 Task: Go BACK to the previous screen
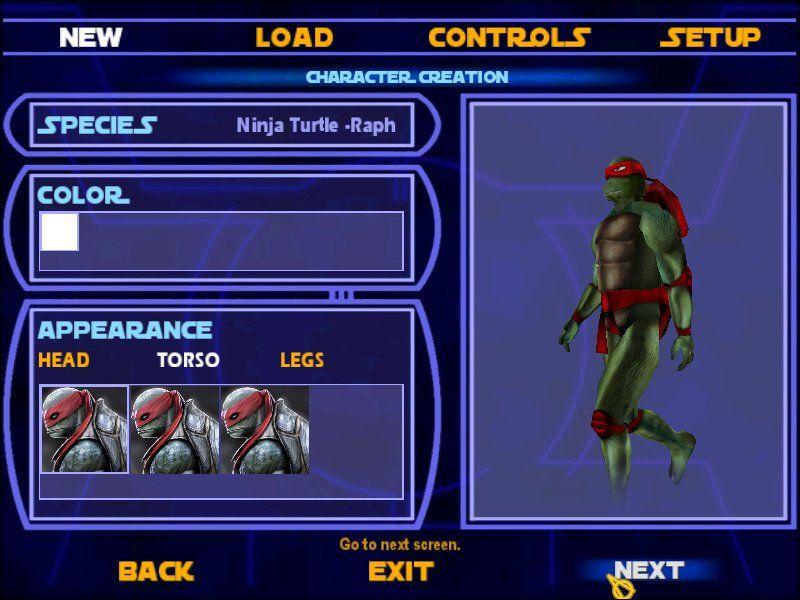tap(156, 572)
